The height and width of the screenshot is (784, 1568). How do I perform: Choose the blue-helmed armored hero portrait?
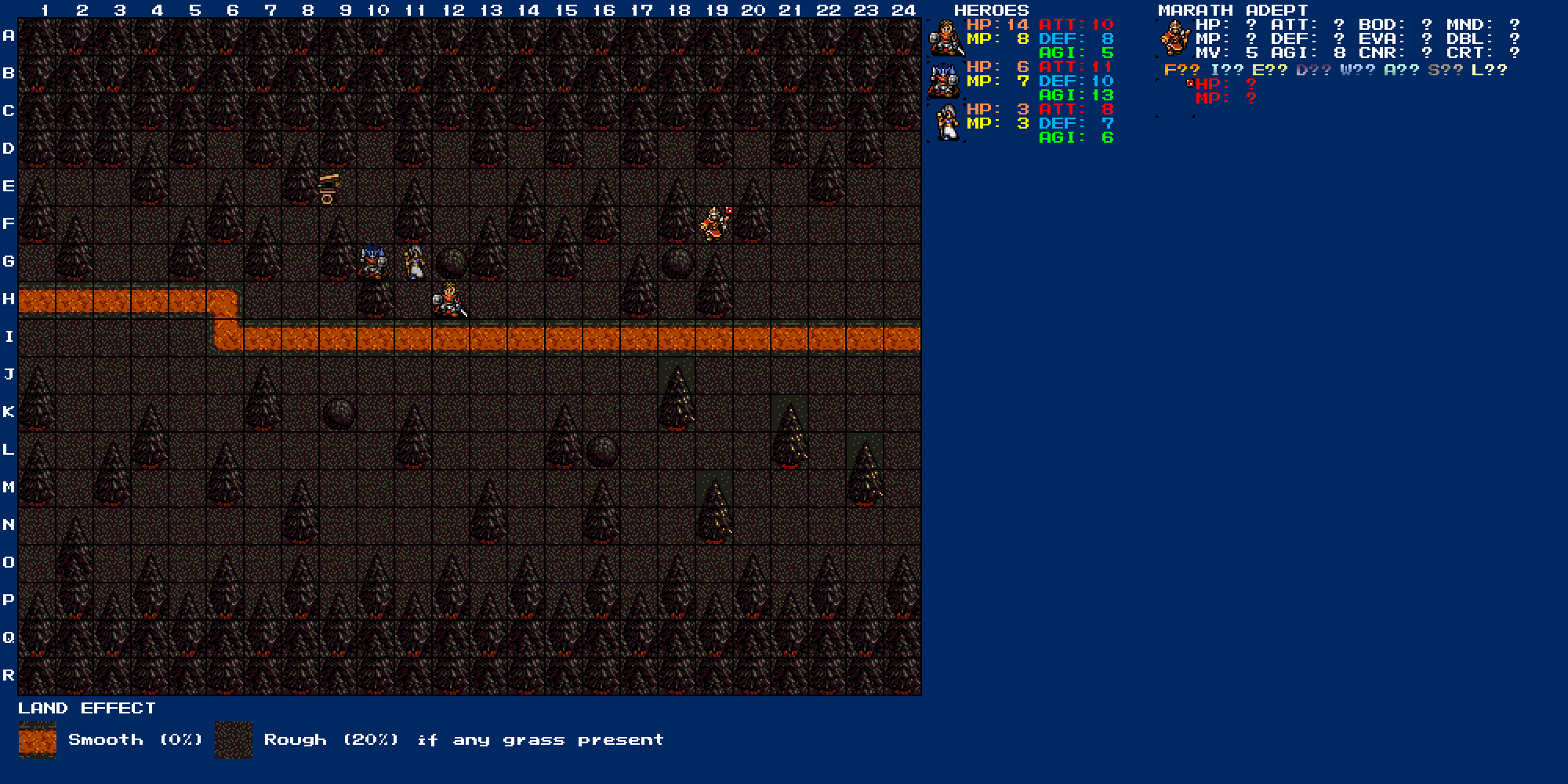(x=946, y=80)
